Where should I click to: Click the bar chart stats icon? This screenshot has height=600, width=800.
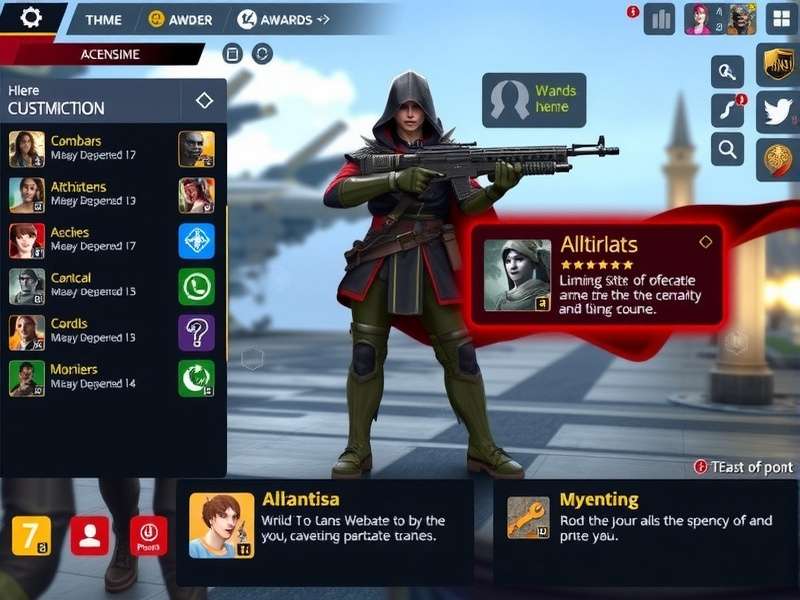659,19
